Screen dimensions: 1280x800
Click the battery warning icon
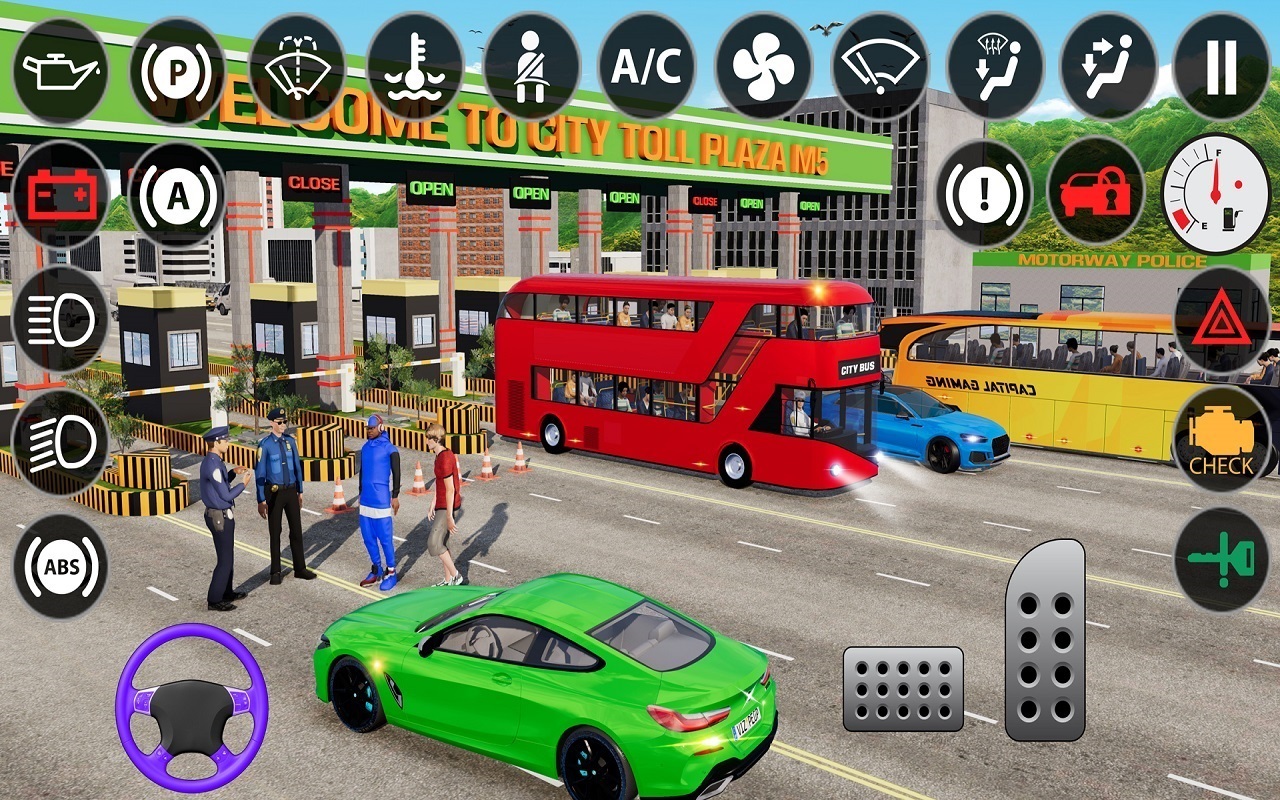(57, 196)
